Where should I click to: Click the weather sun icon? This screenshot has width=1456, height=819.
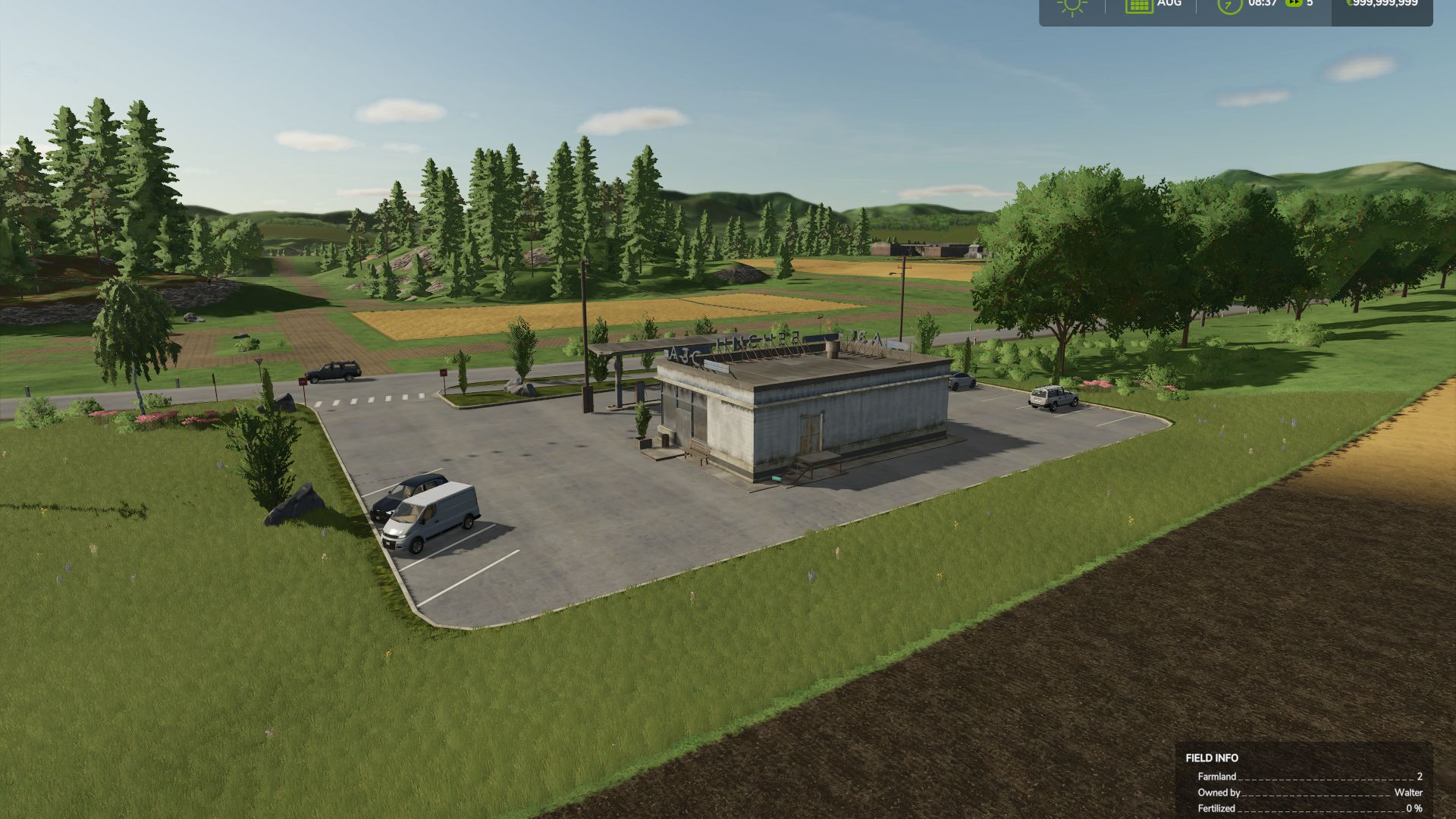click(x=1071, y=8)
